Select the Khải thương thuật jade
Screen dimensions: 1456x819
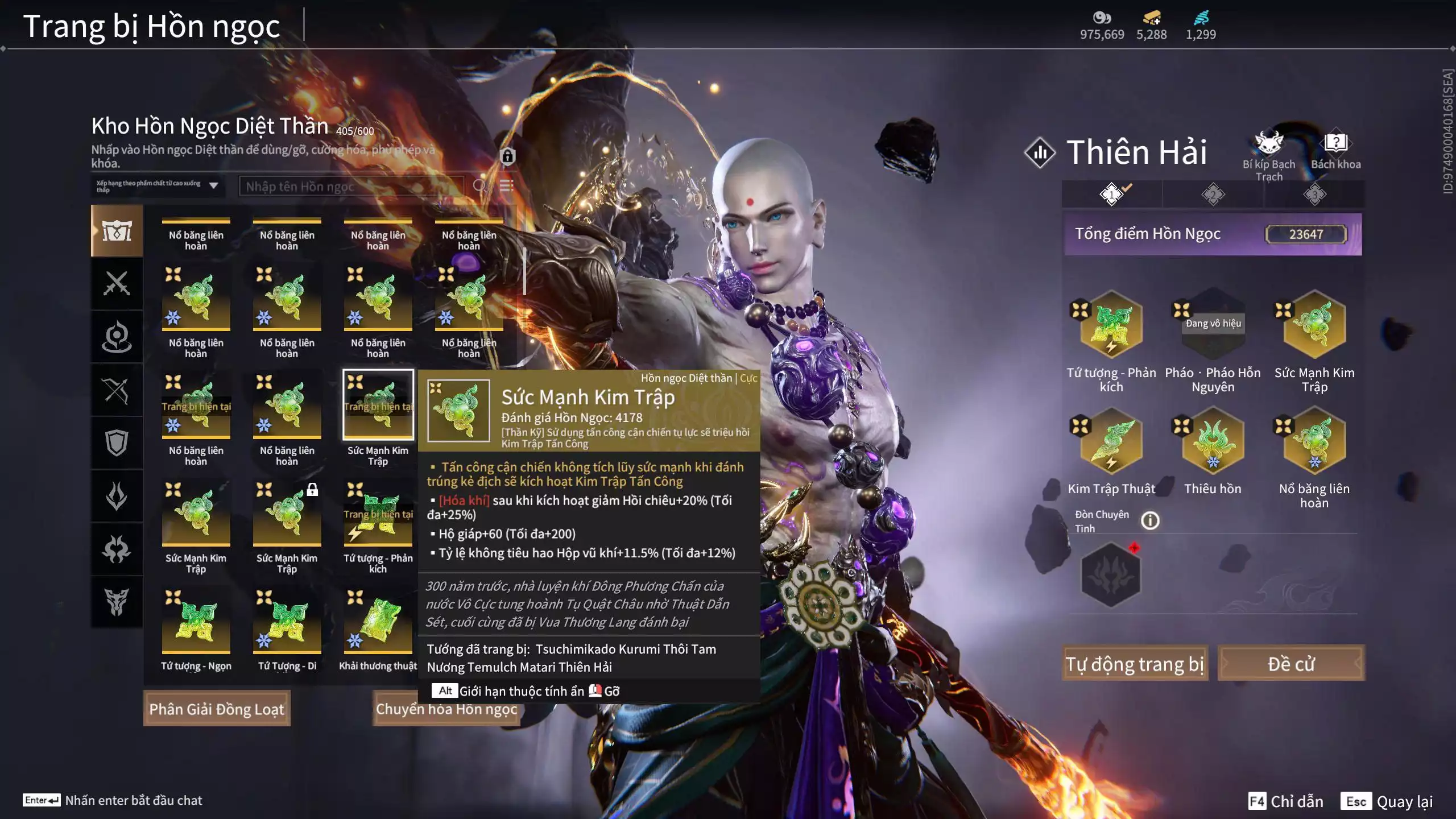(x=378, y=621)
